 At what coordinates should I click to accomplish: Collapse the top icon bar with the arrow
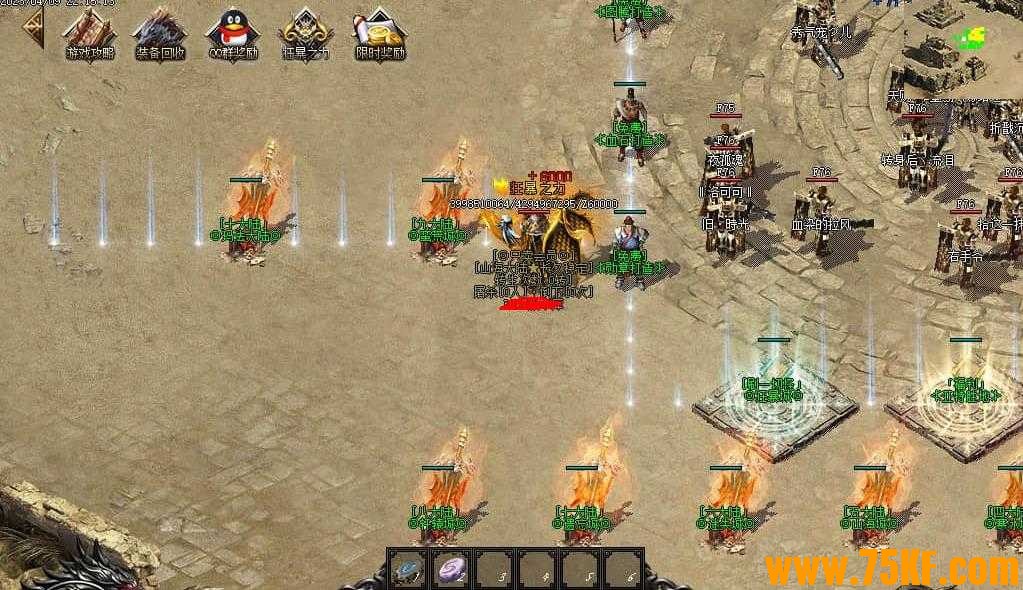click(33, 30)
